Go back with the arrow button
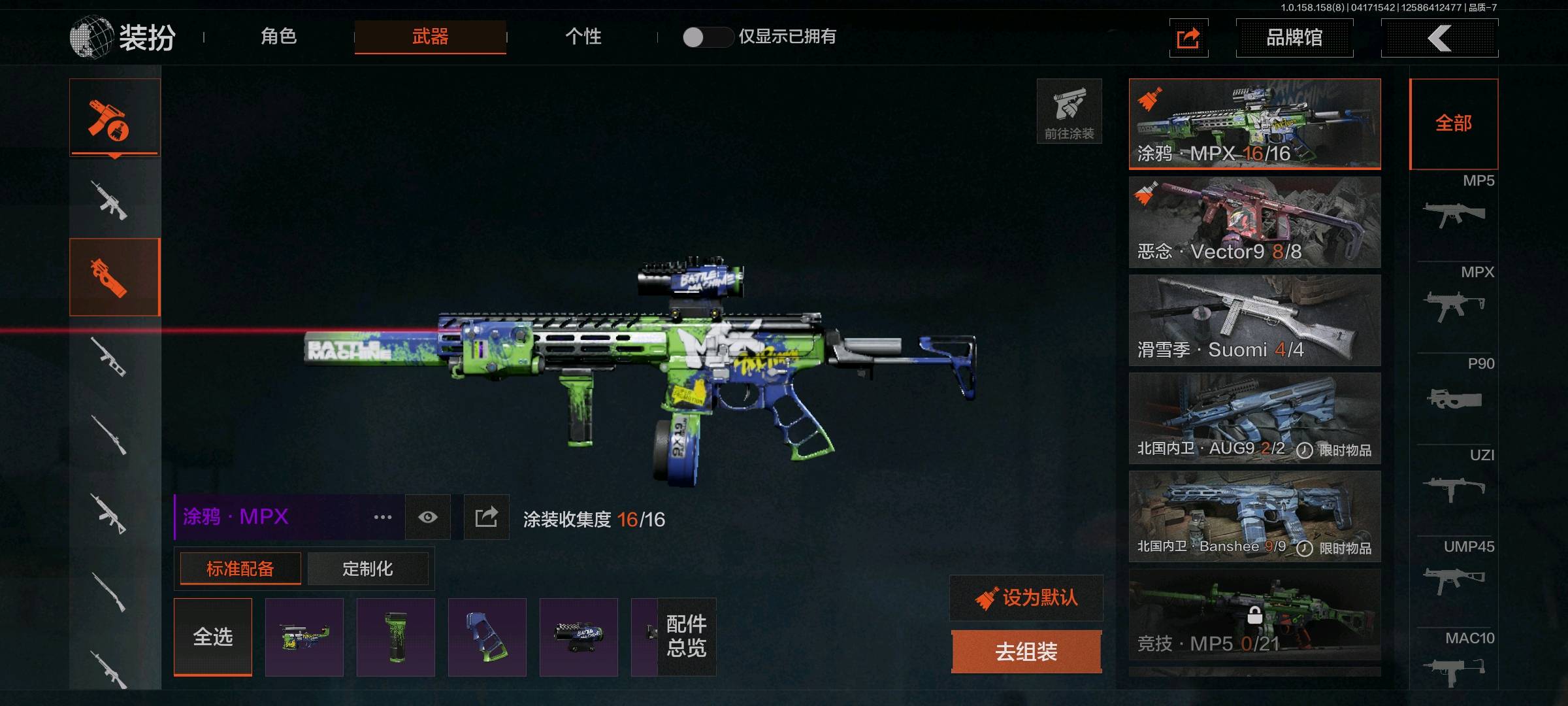Image resolution: width=1568 pixels, height=706 pixels. [1439, 38]
